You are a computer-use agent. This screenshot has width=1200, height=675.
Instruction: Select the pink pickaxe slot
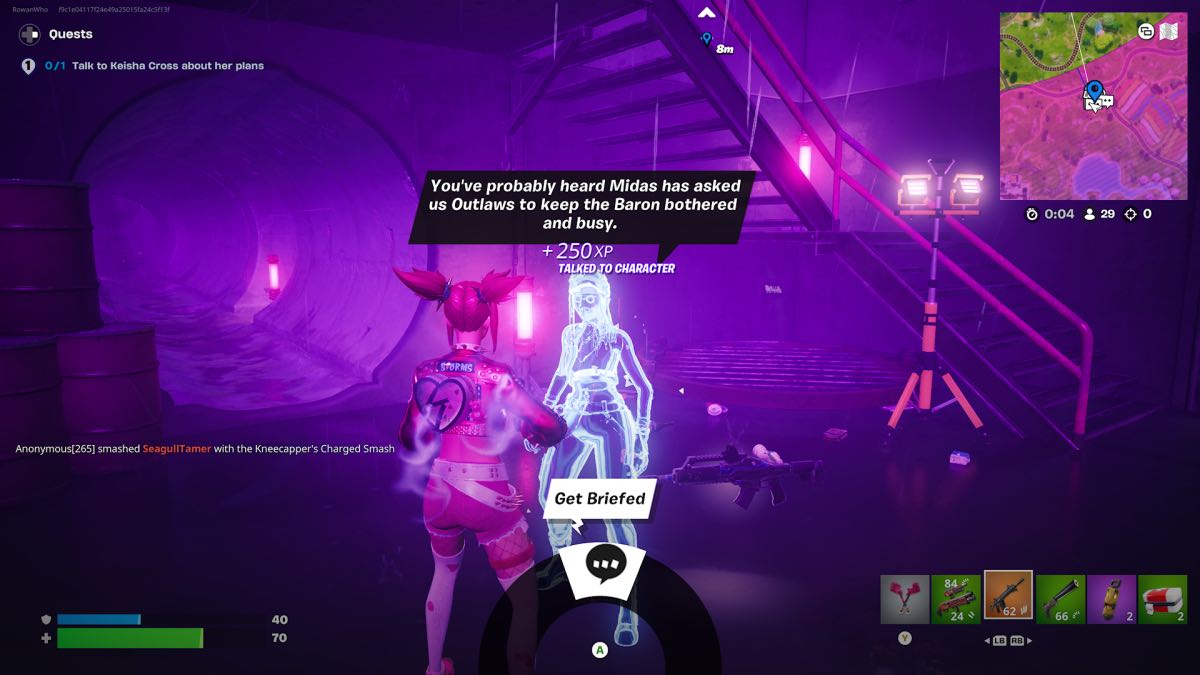point(904,599)
